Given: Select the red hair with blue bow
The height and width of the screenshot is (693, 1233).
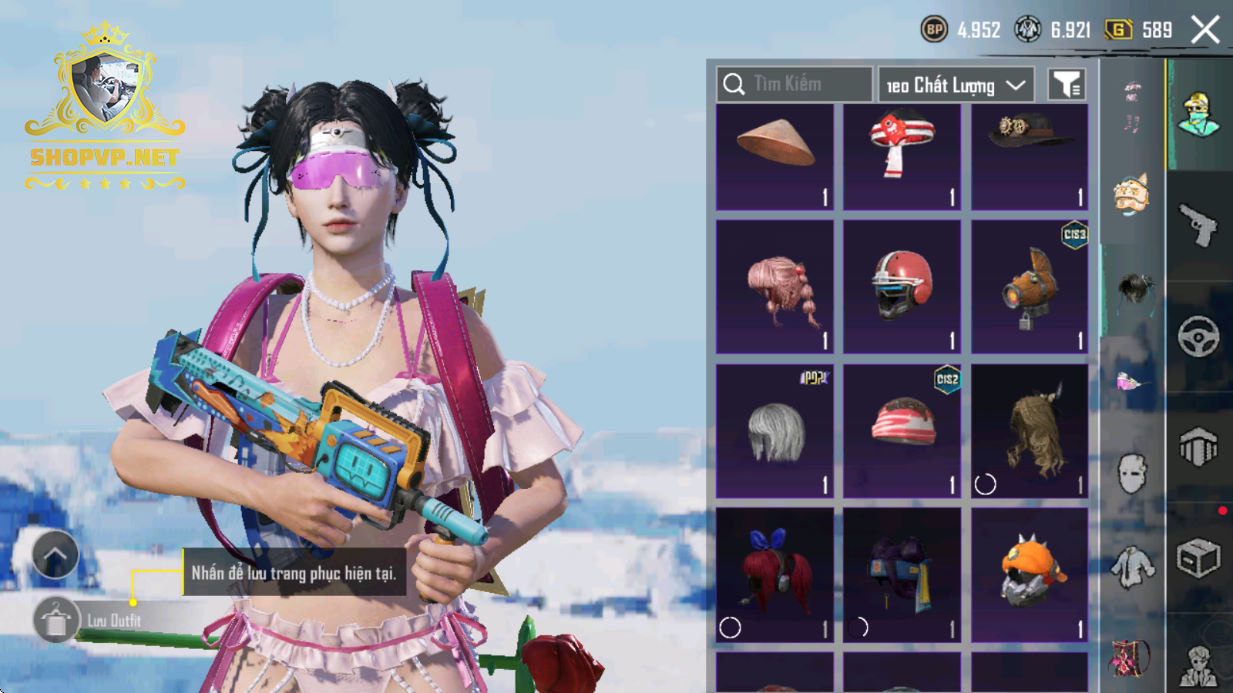Looking at the screenshot, I should pos(775,575).
